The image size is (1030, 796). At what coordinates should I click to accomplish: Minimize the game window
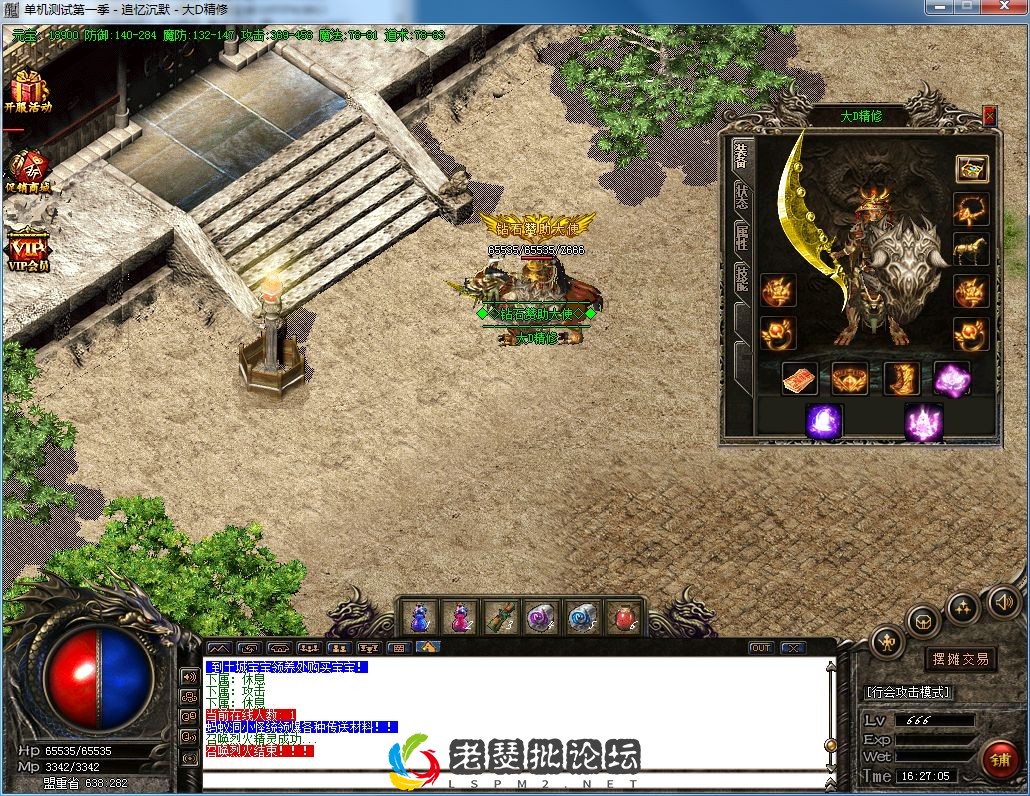pos(937,7)
